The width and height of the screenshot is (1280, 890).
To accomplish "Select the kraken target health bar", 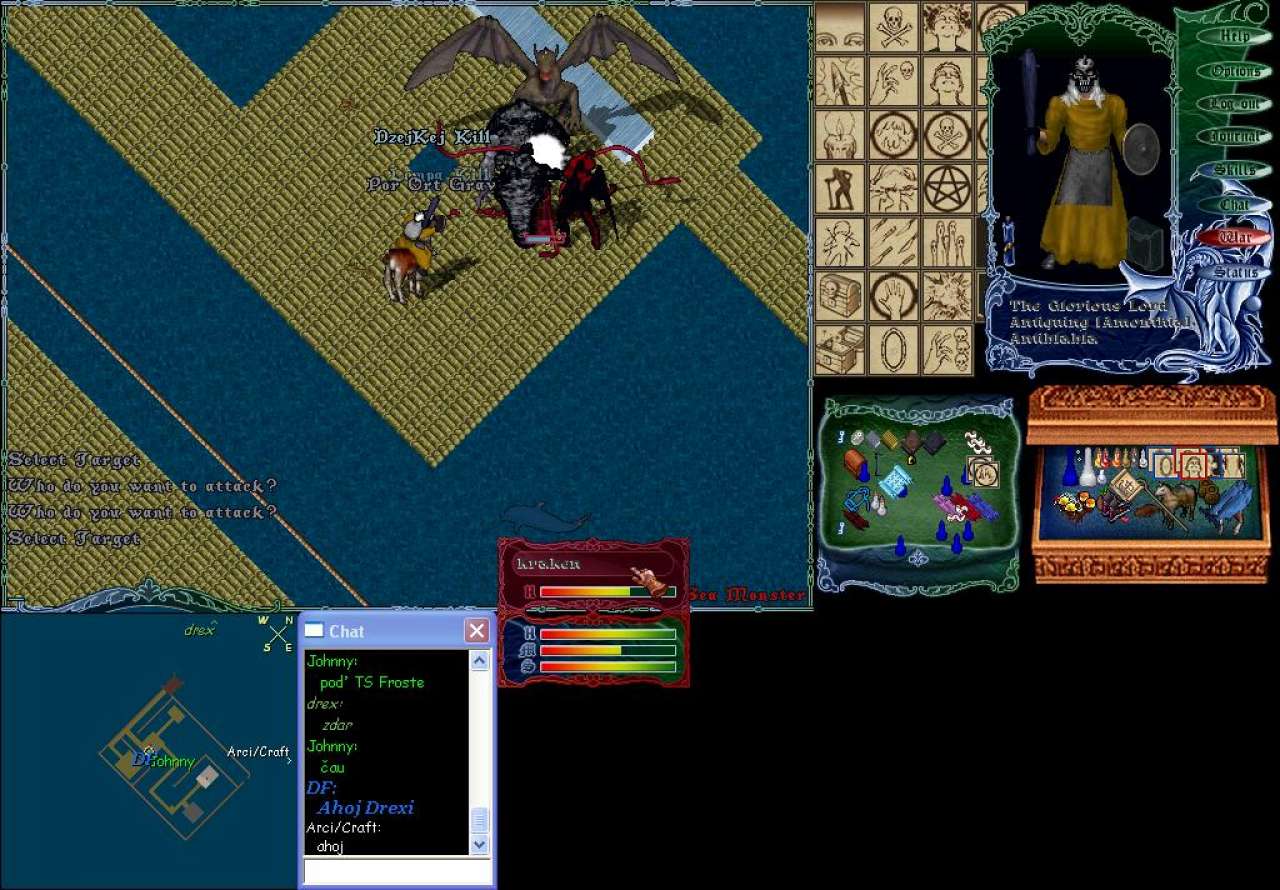I will pyautogui.click(x=594, y=578).
